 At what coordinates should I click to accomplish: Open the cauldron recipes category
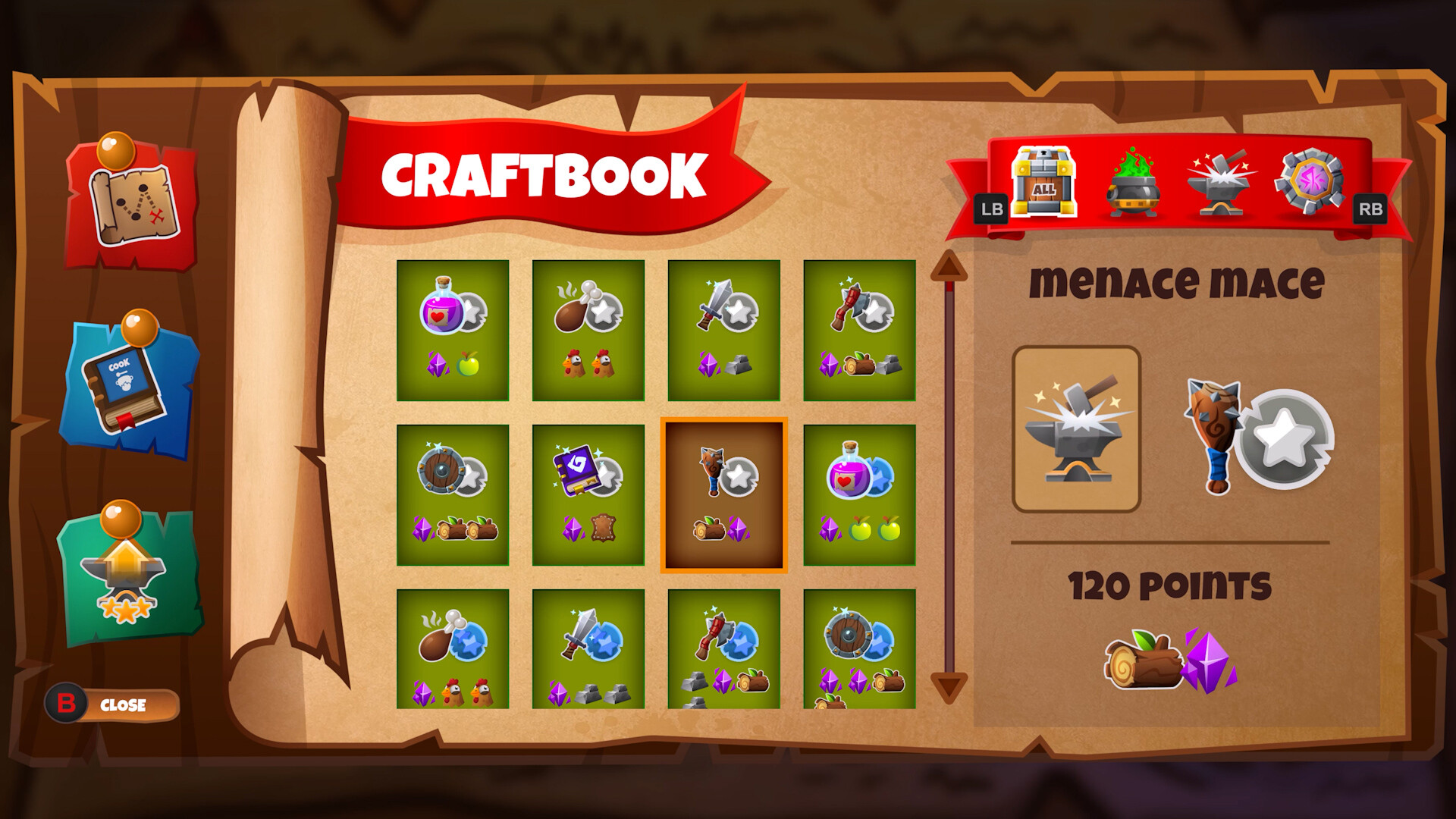coord(1133,184)
